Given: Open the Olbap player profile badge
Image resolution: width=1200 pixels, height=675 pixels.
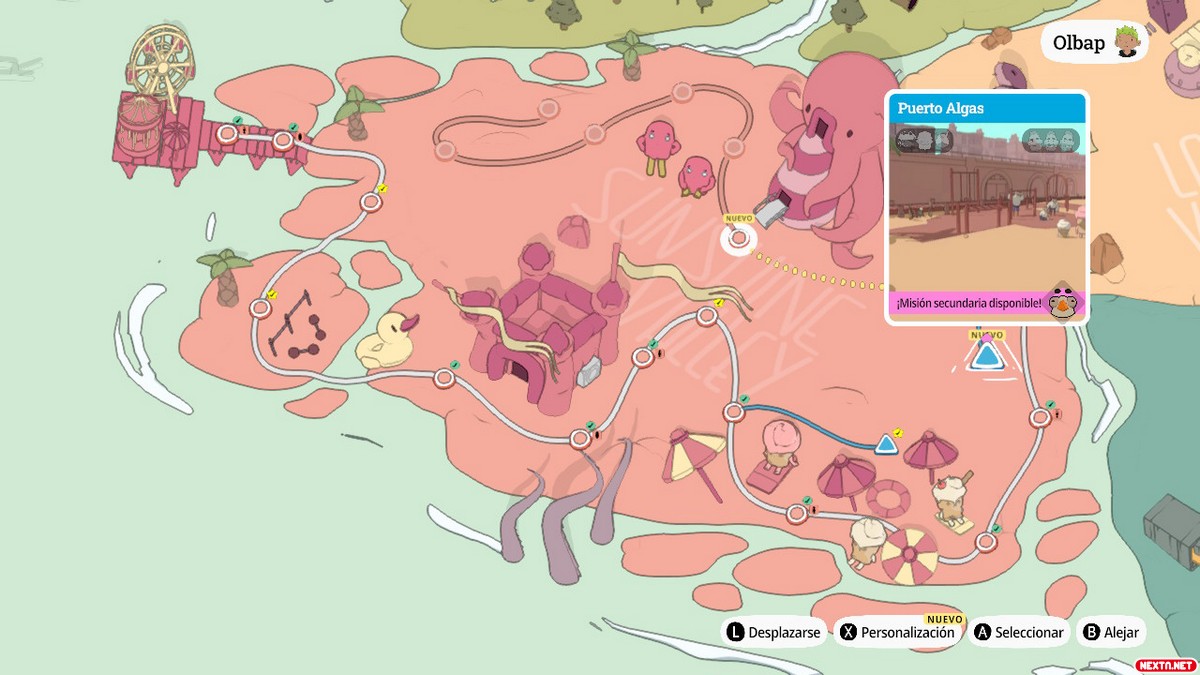Looking at the screenshot, I should (1094, 43).
